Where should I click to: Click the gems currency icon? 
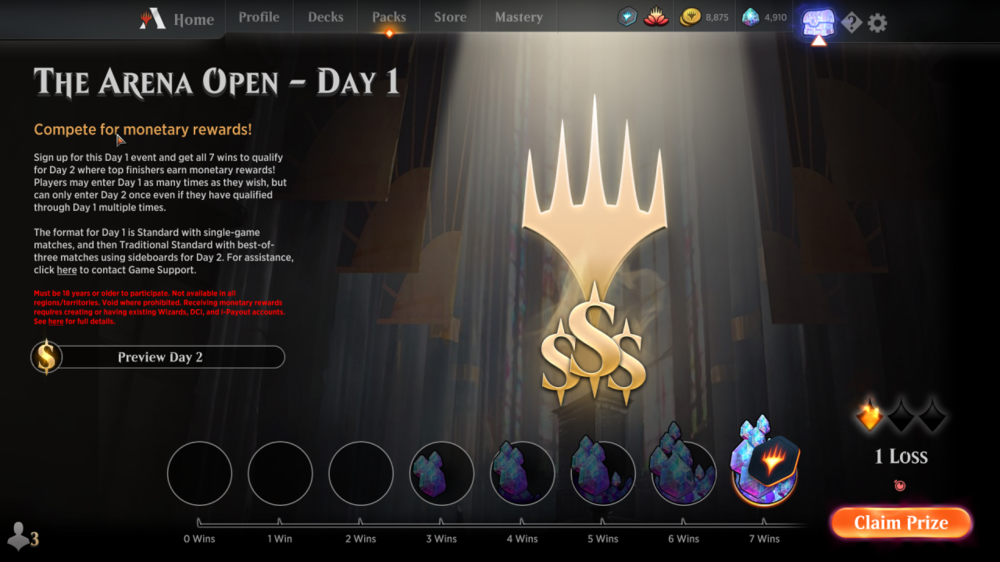(751, 17)
